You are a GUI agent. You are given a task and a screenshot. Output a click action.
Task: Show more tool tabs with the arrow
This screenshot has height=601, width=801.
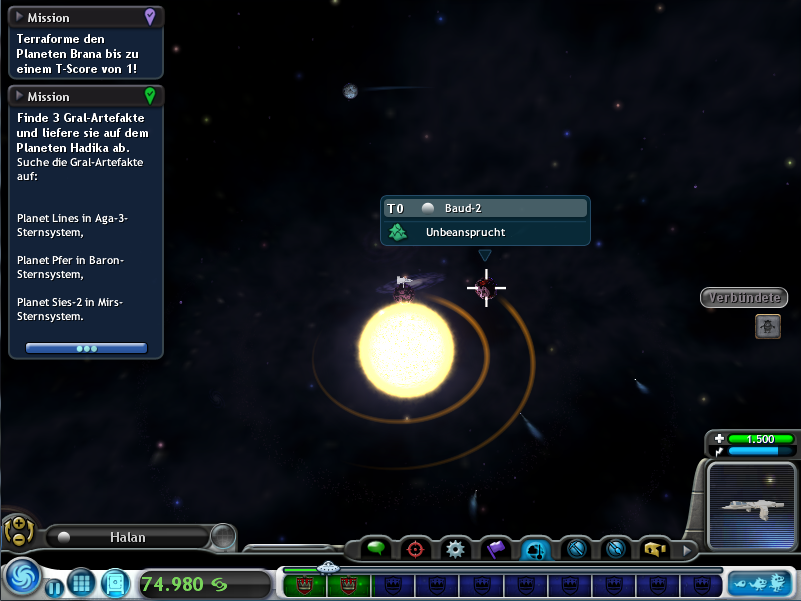tap(686, 549)
